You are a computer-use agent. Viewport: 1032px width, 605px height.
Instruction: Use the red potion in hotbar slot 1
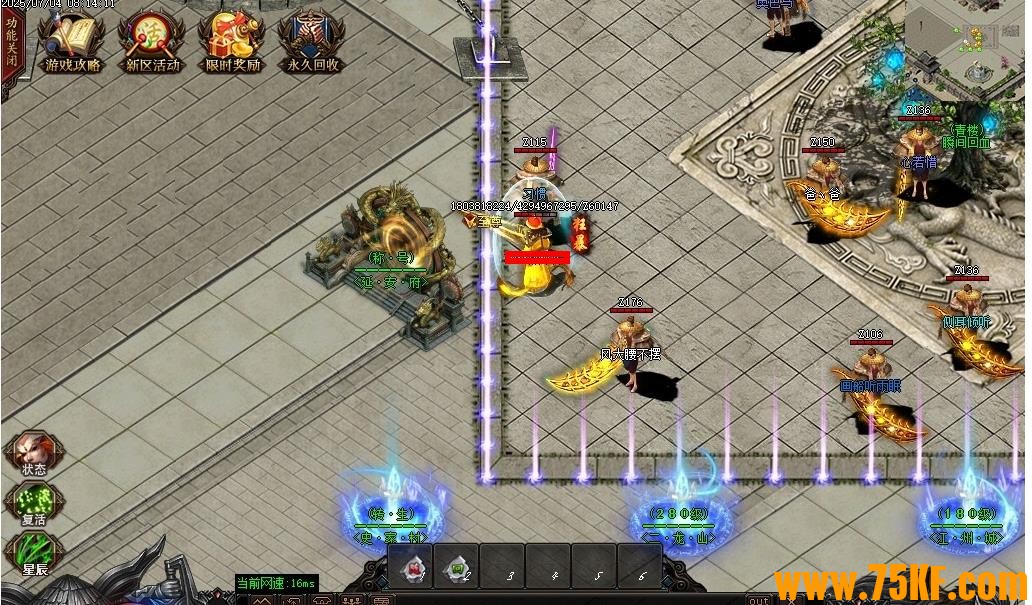tap(411, 567)
